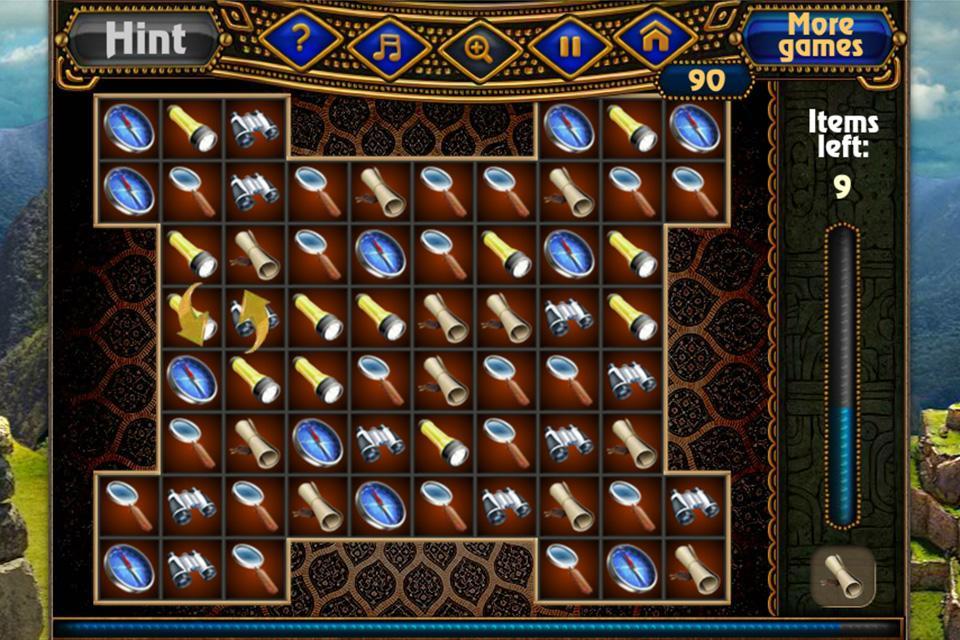960x640 pixels.
Task: Click the Hint button
Action: pyautogui.click(x=146, y=40)
